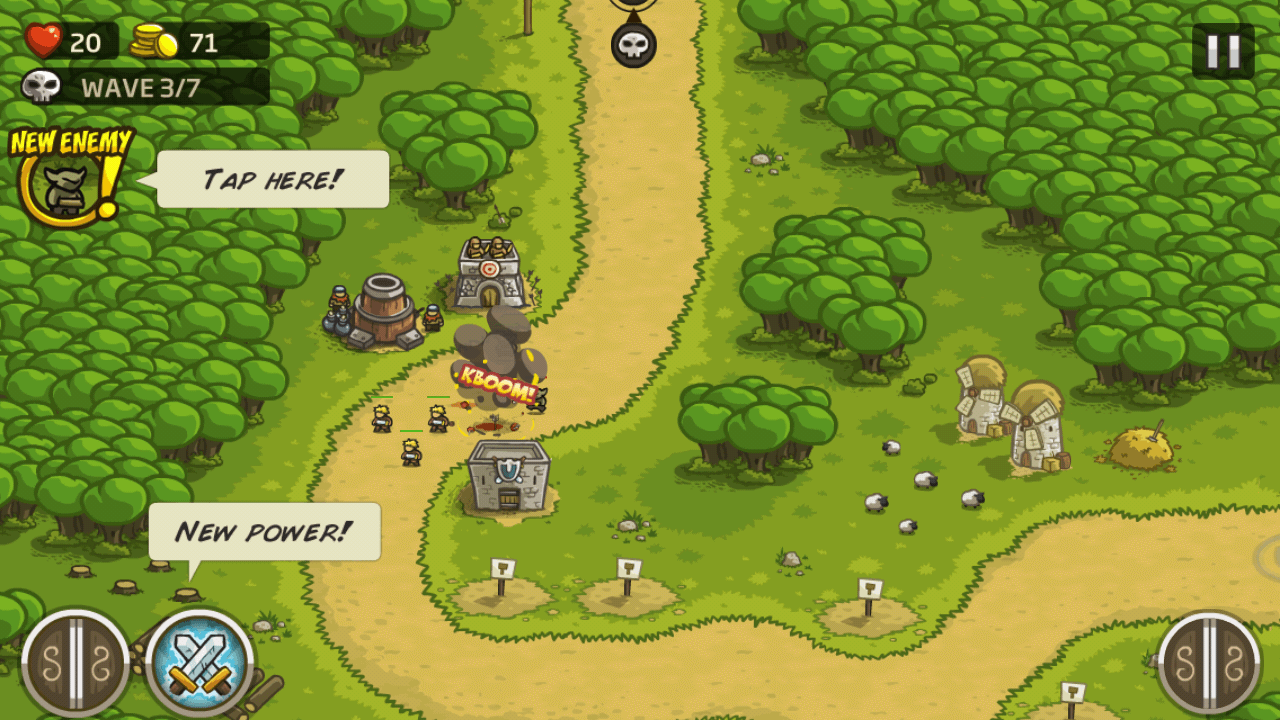Select the barracks tower near the path
Screen dimensions: 1280x720
508,480
